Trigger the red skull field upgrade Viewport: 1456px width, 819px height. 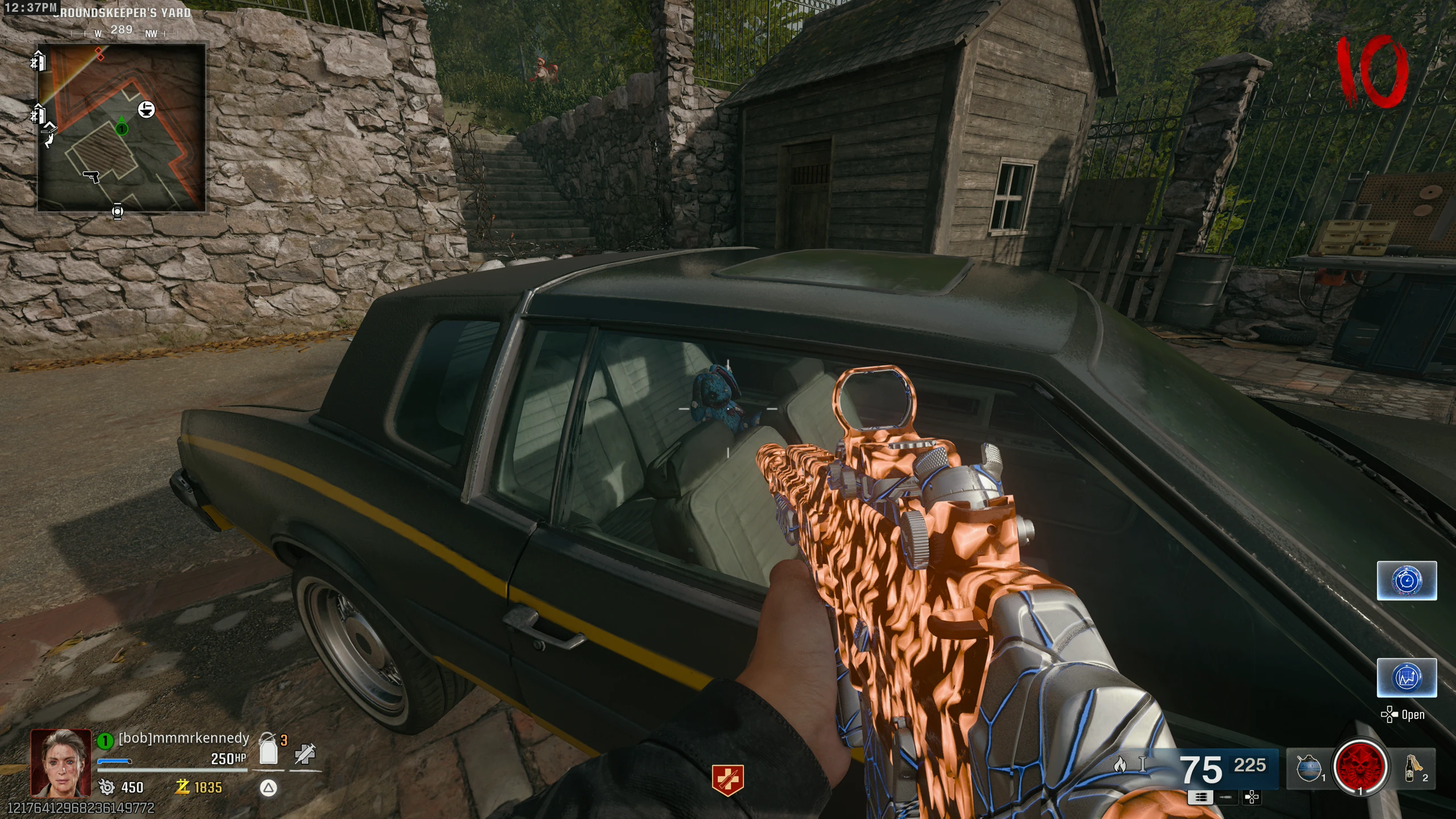(x=1360, y=768)
